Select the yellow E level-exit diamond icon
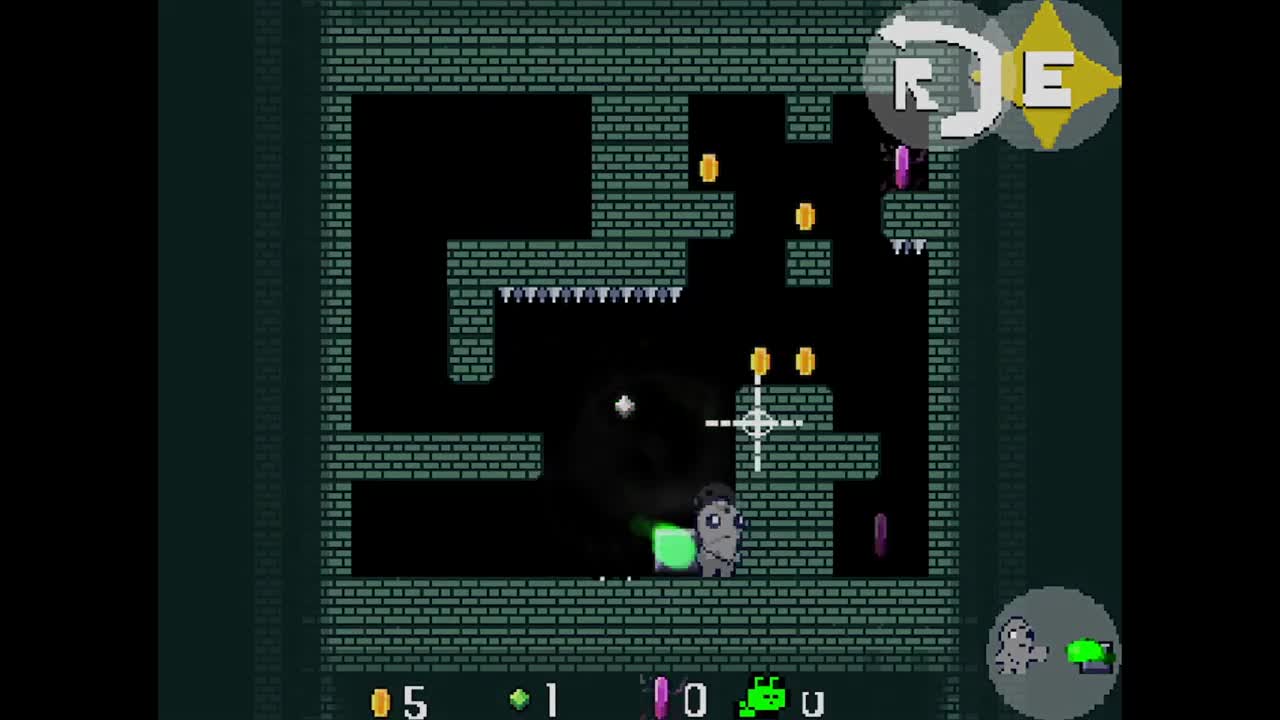Image resolution: width=1280 pixels, height=720 pixels. [x=1046, y=75]
